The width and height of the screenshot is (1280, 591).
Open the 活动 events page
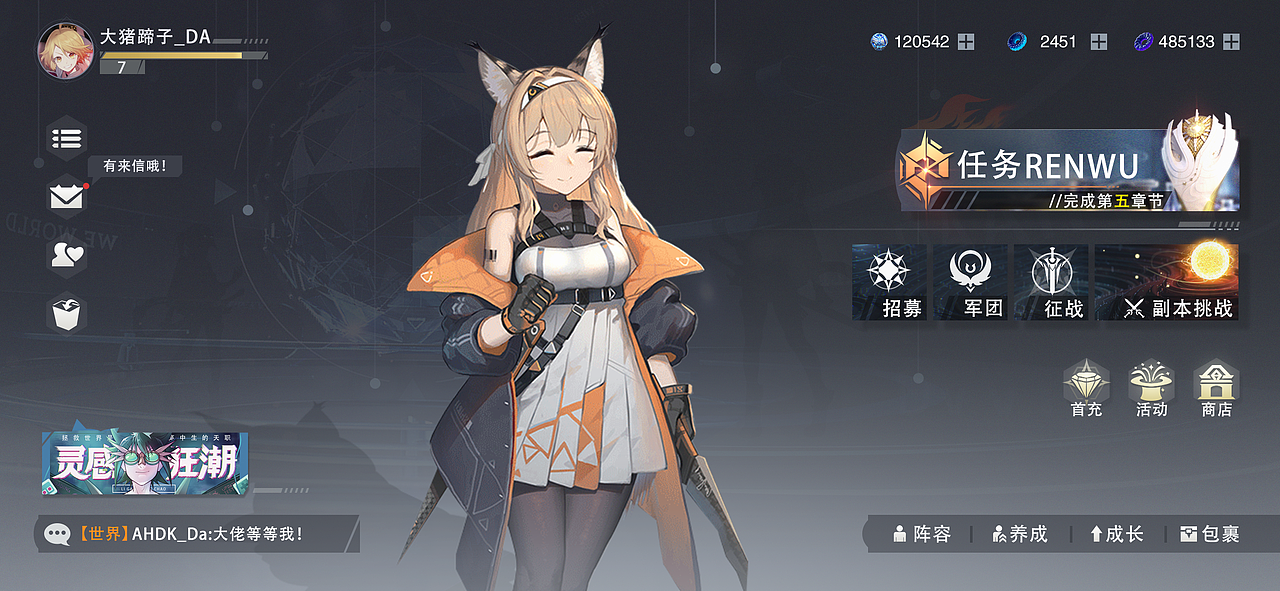click(1151, 388)
